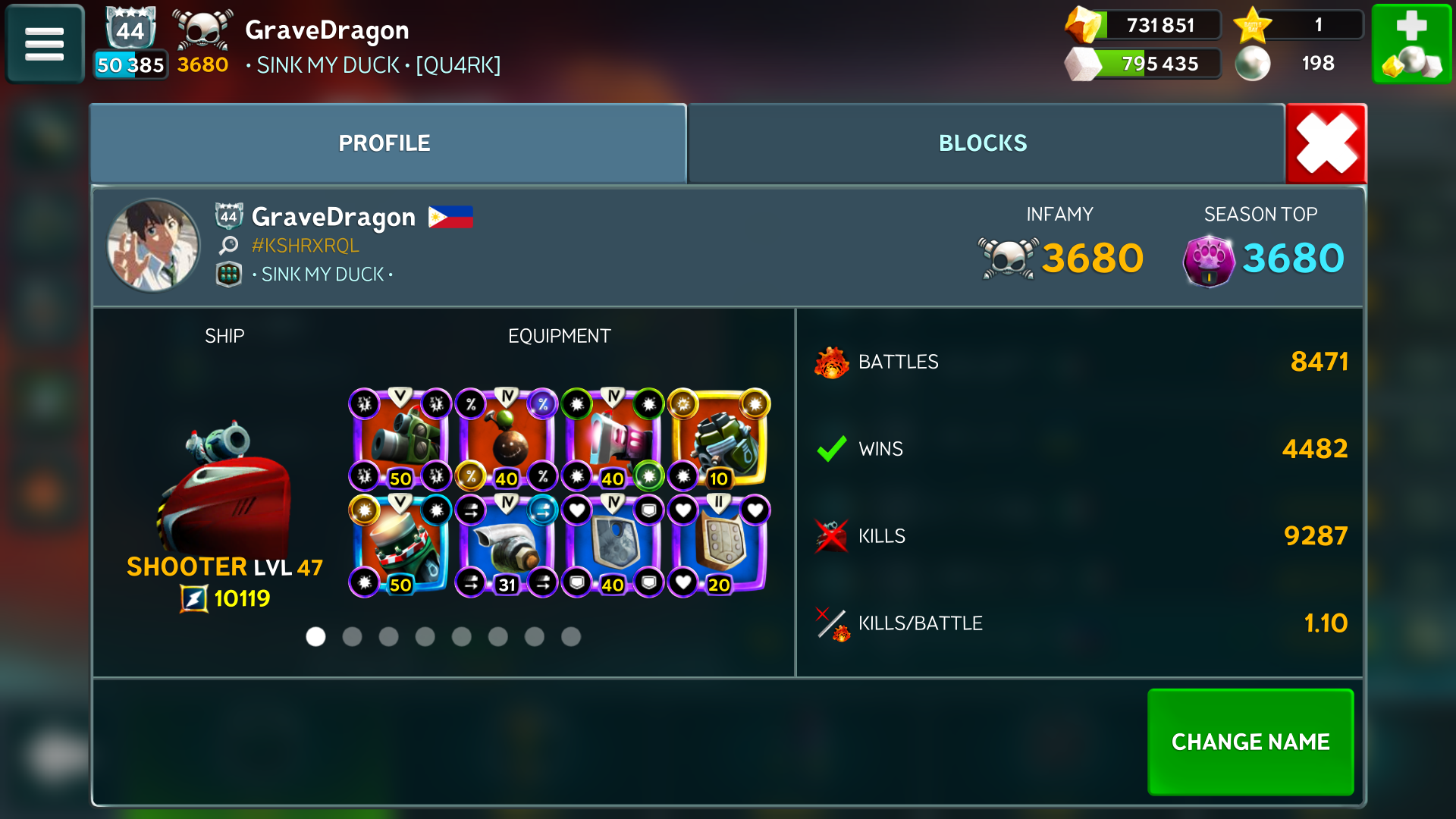The image size is (1456, 819).
Task: Tap the Change Name button
Action: 1250,741
